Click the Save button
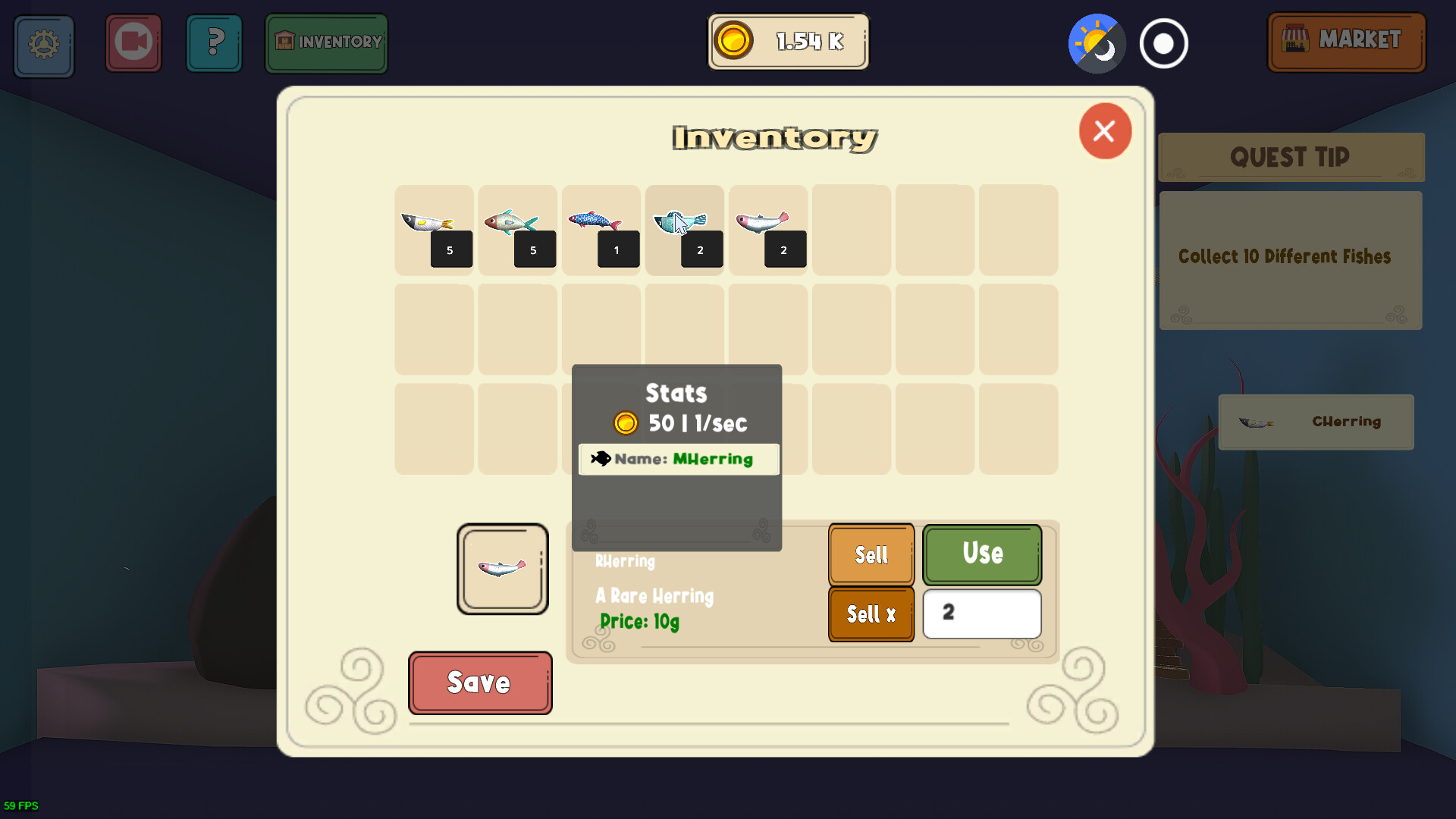Viewport: 1456px width, 819px height. pos(479,682)
